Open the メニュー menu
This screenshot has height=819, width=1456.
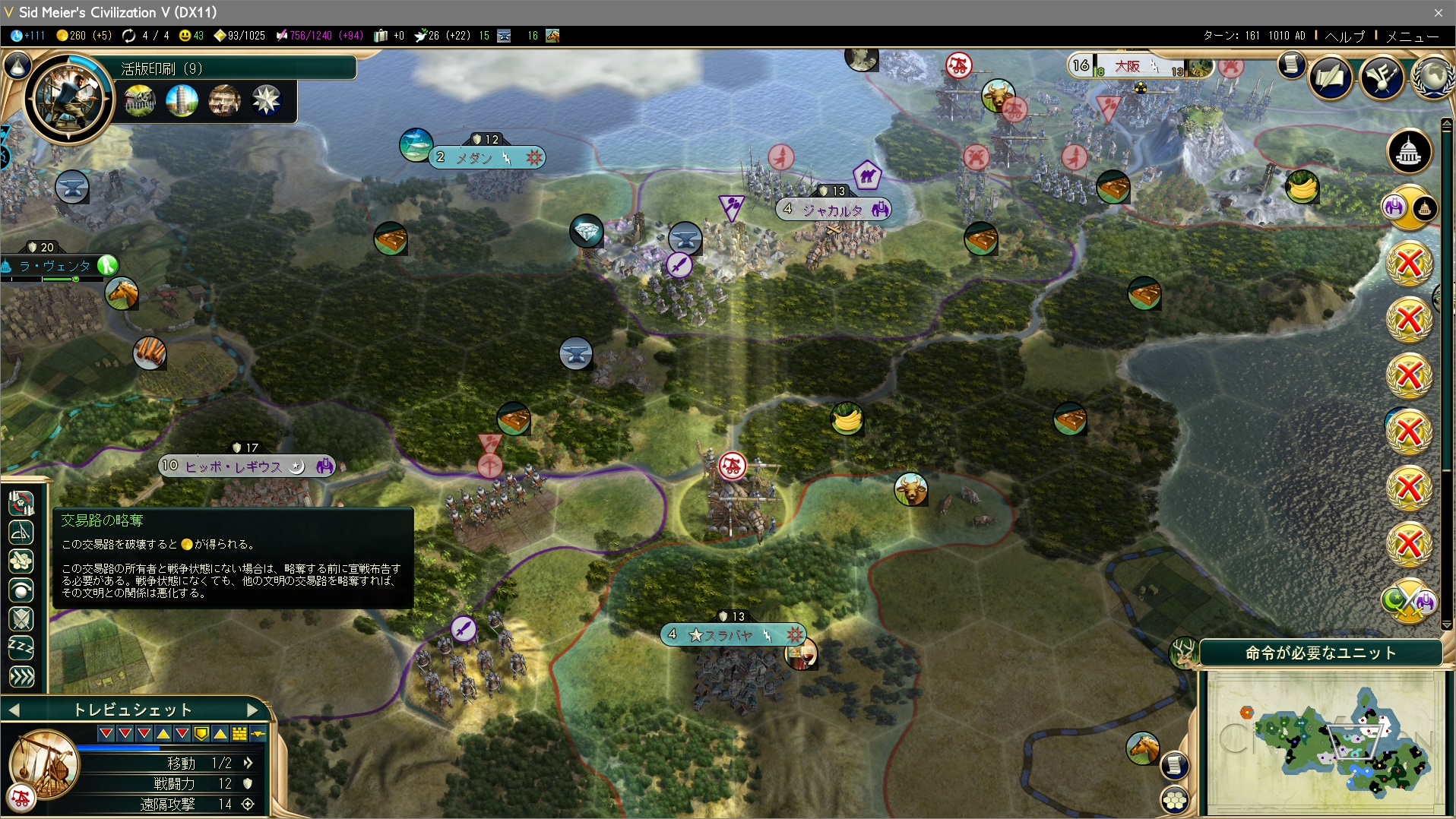[1412, 36]
